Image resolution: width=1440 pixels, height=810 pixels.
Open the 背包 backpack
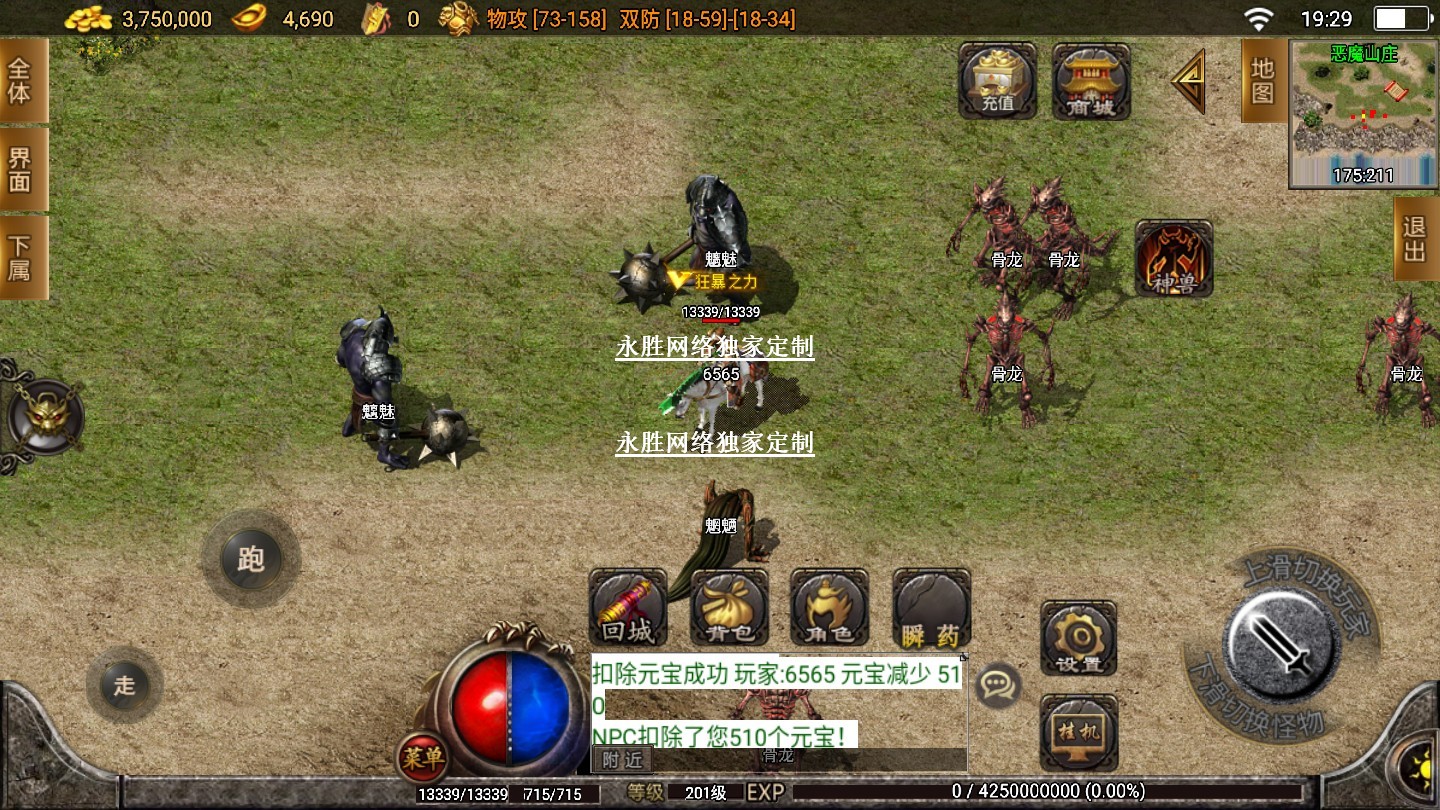[x=729, y=608]
